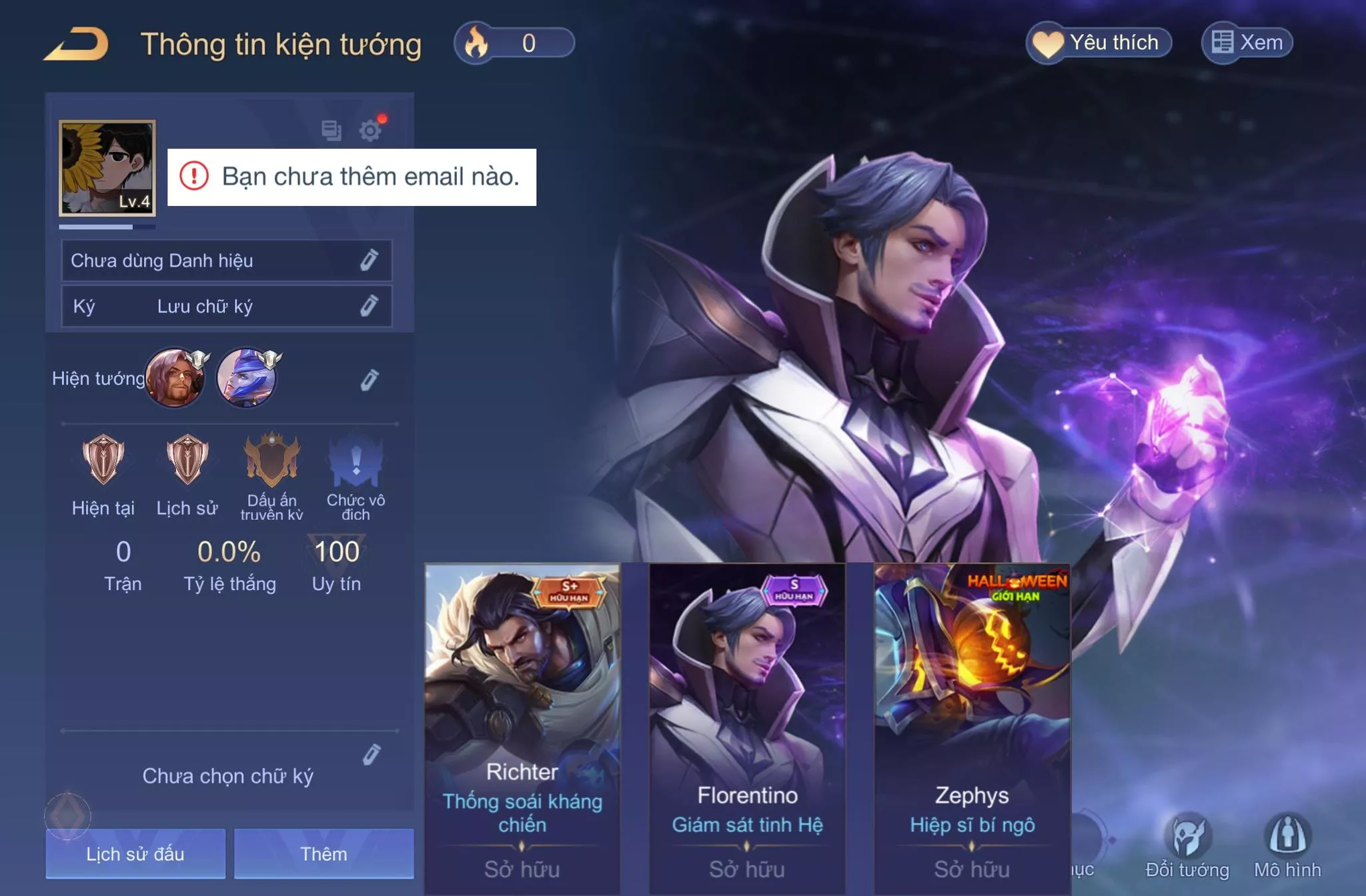Select the player avatar portrait
Image resolution: width=1366 pixels, height=896 pixels.
pos(107,168)
